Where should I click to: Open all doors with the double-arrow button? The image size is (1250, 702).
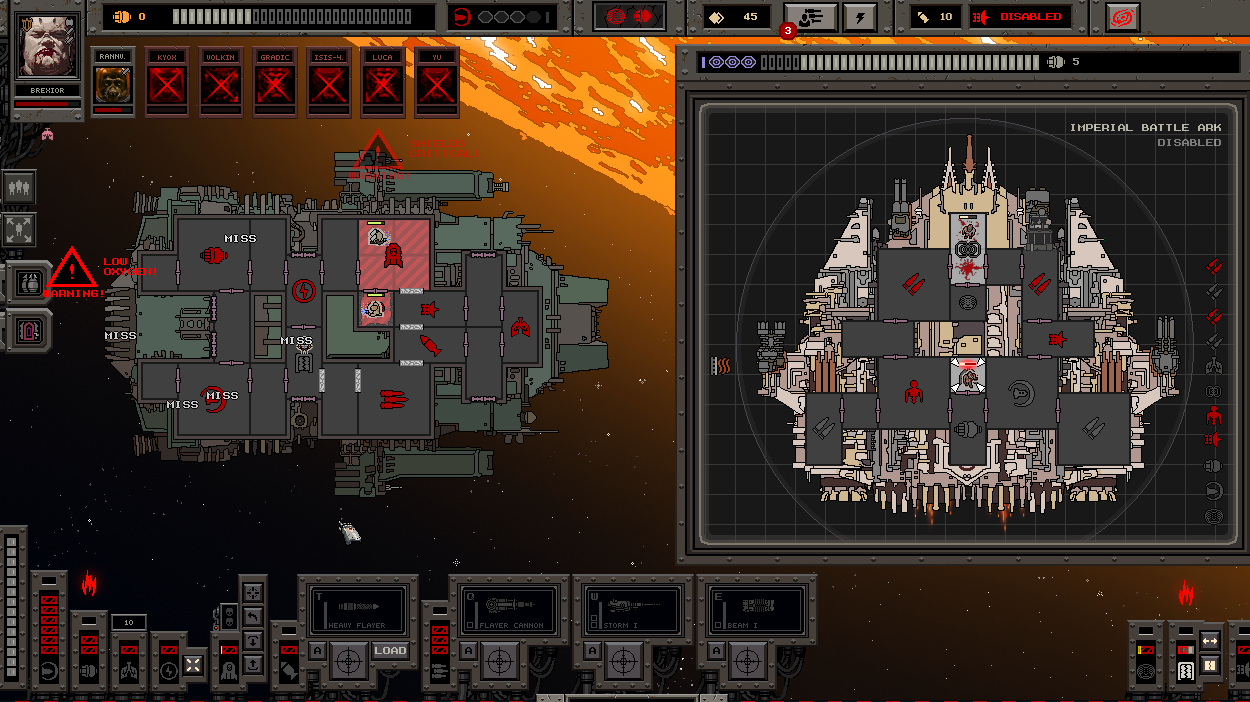[1209, 640]
